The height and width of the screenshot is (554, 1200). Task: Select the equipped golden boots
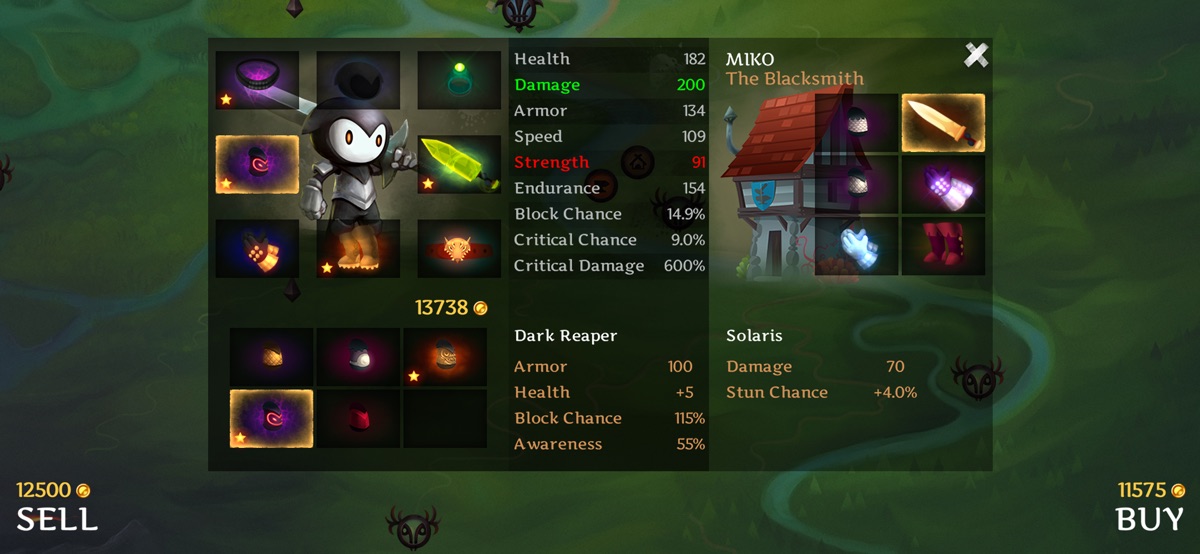coord(358,249)
